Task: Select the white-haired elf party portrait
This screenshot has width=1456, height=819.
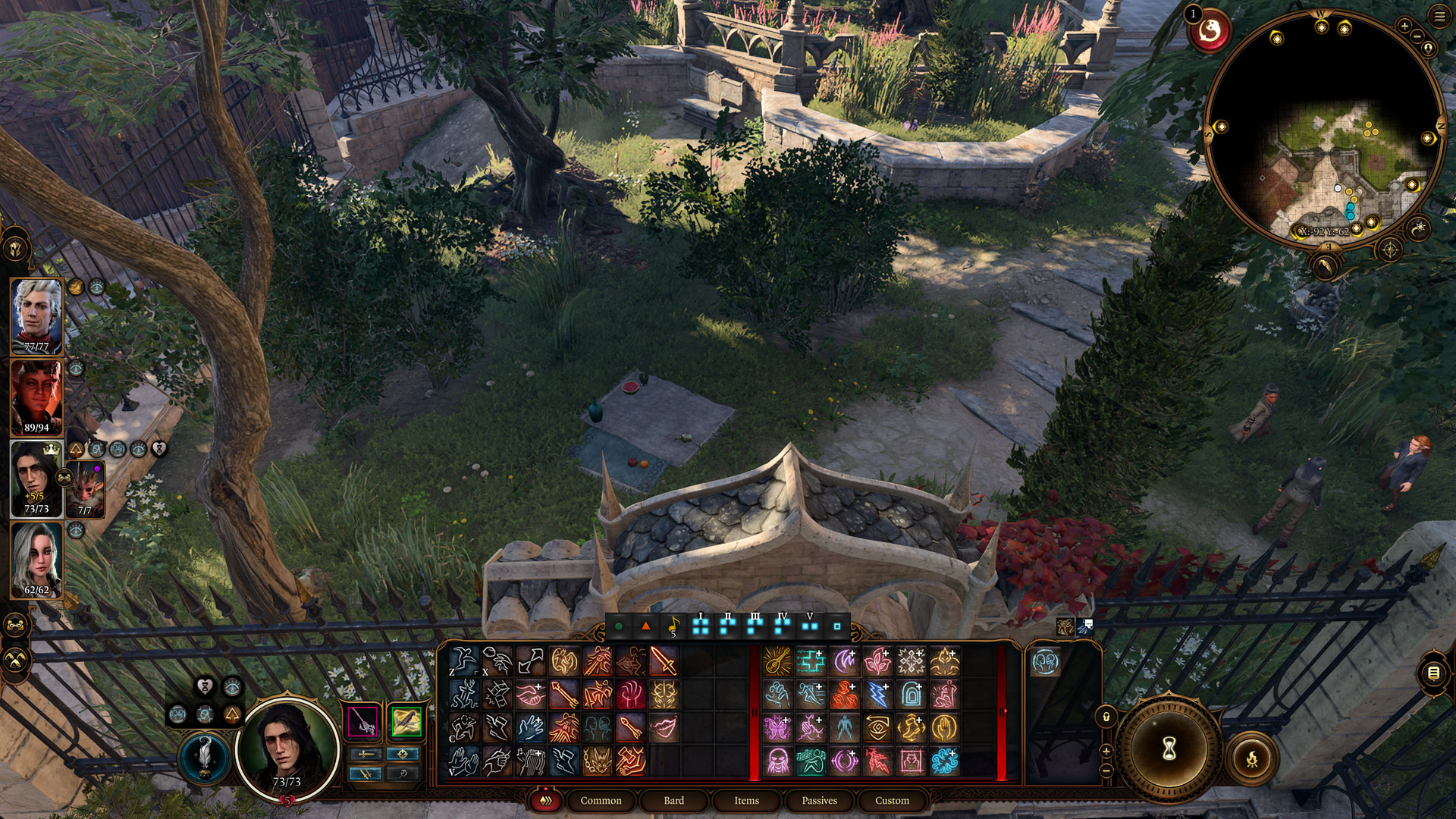Action: 36,315
